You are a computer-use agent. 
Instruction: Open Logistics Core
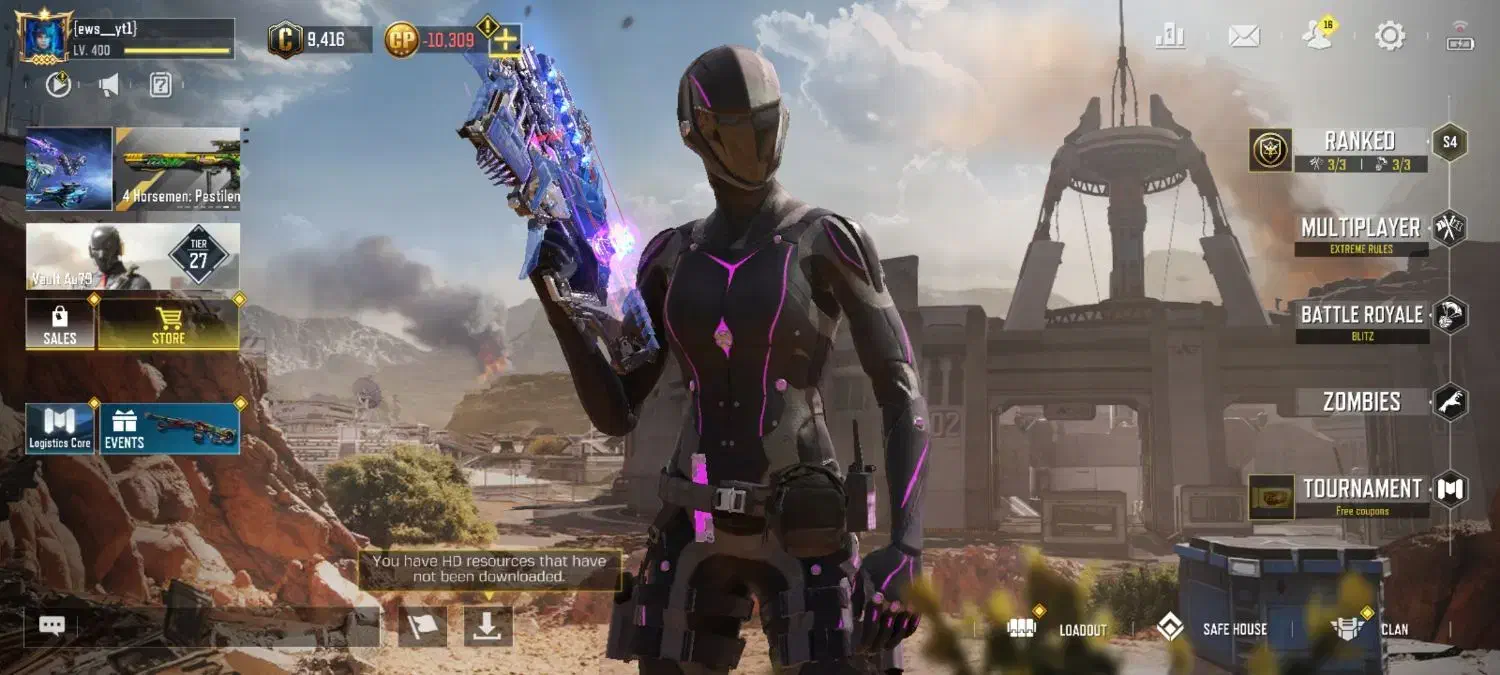pos(60,429)
